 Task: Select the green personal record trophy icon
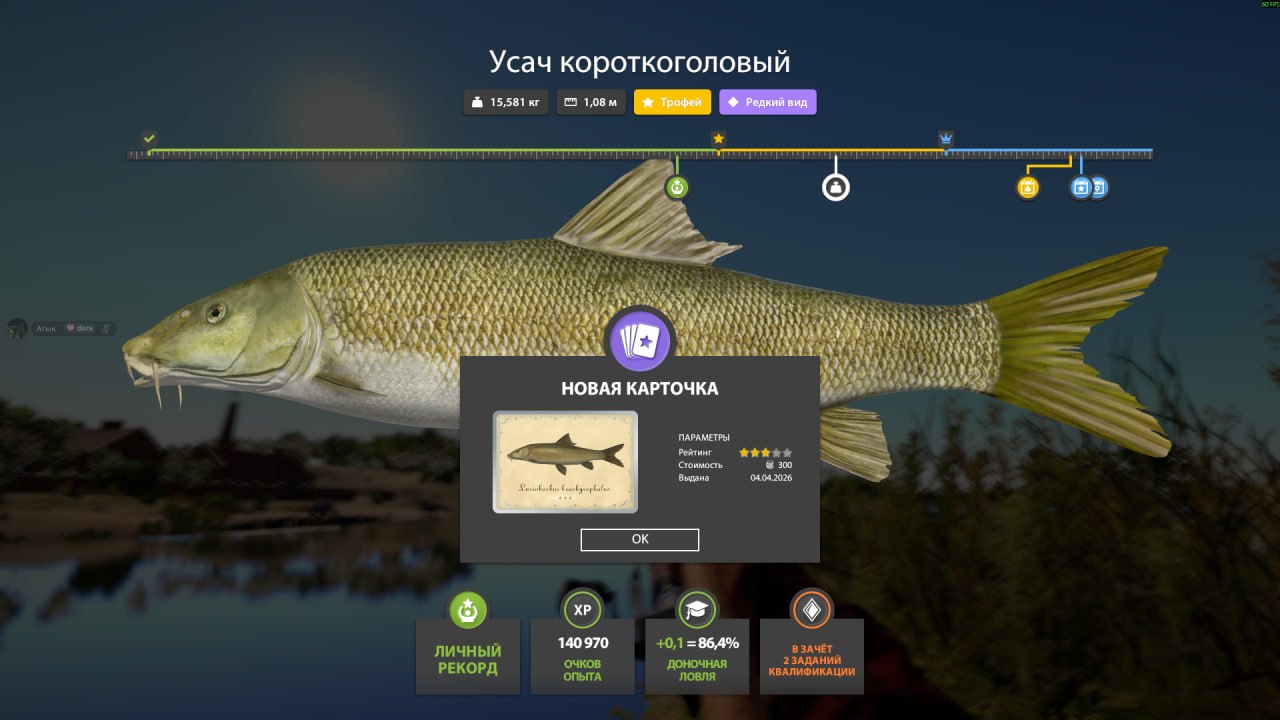pyautogui.click(x=467, y=611)
